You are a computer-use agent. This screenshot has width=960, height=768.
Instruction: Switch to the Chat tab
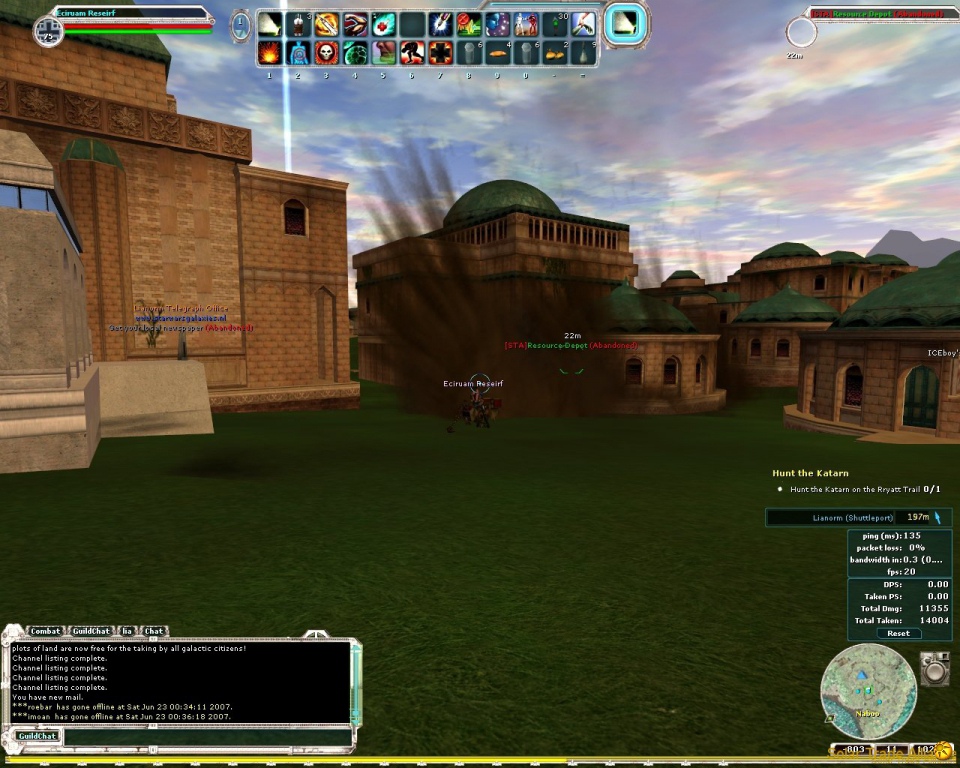point(153,631)
